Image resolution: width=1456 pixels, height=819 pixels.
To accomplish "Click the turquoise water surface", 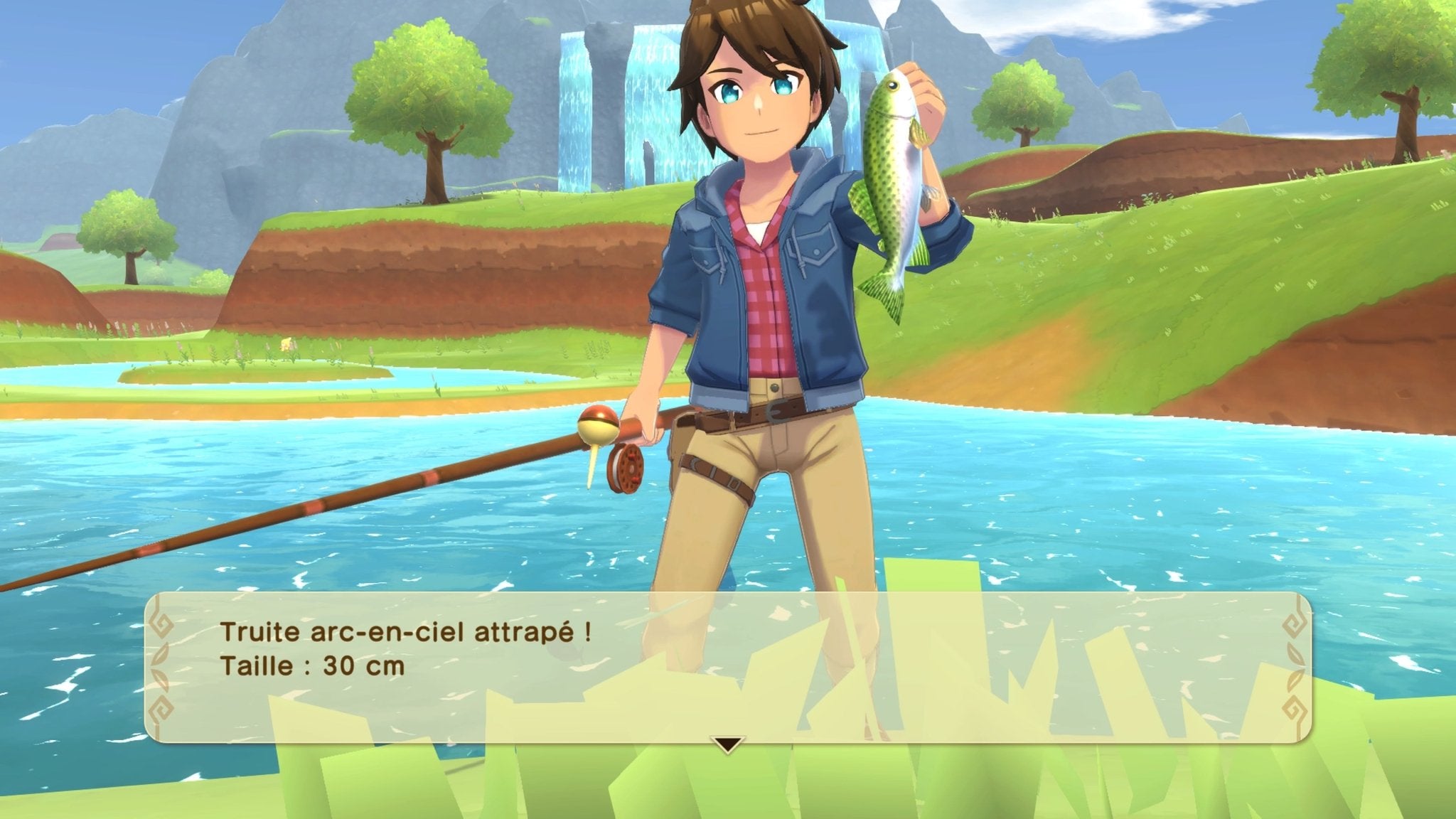I will pos(1137,498).
